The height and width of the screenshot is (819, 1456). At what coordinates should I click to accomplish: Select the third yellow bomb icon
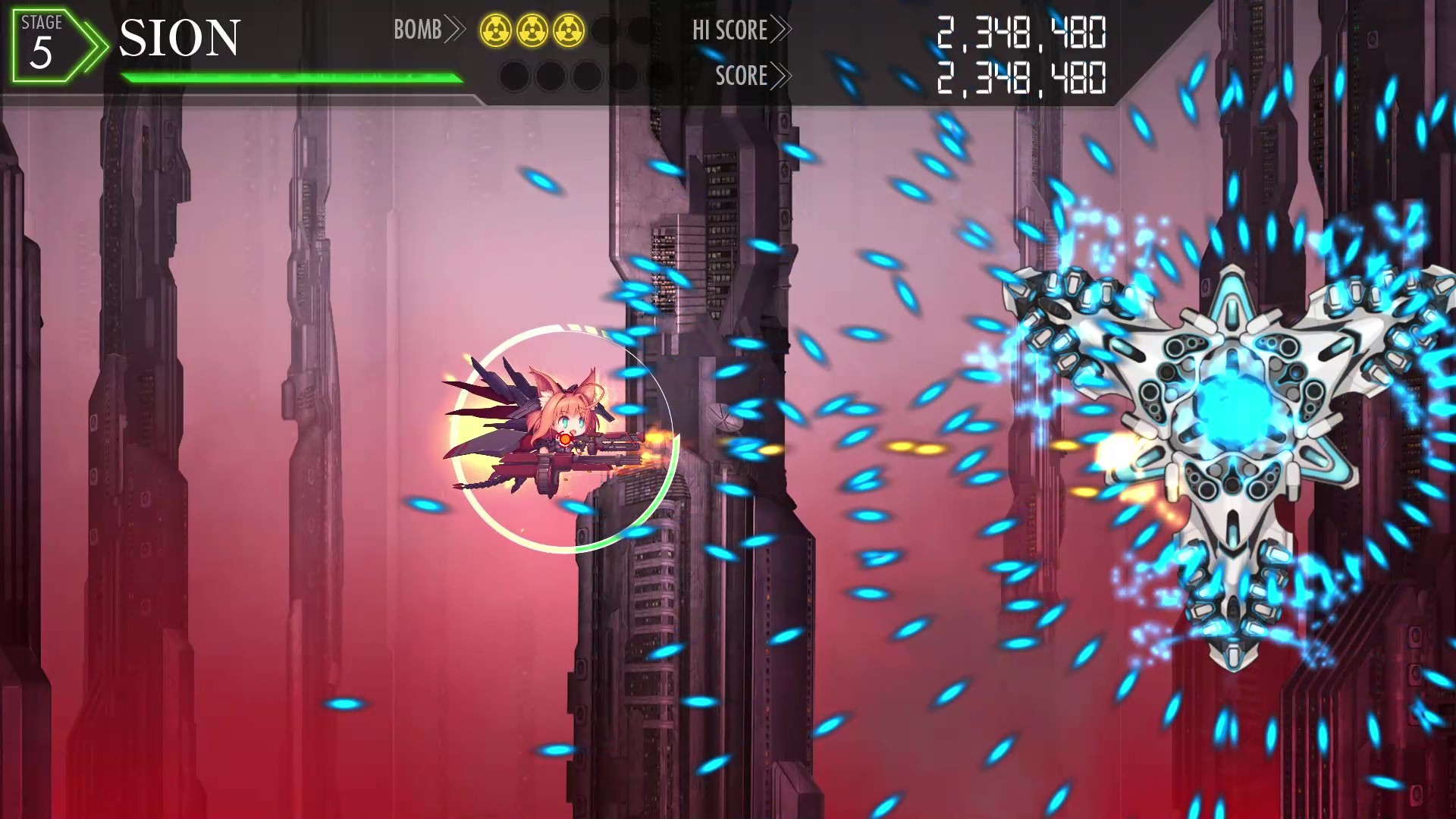[x=567, y=30]
